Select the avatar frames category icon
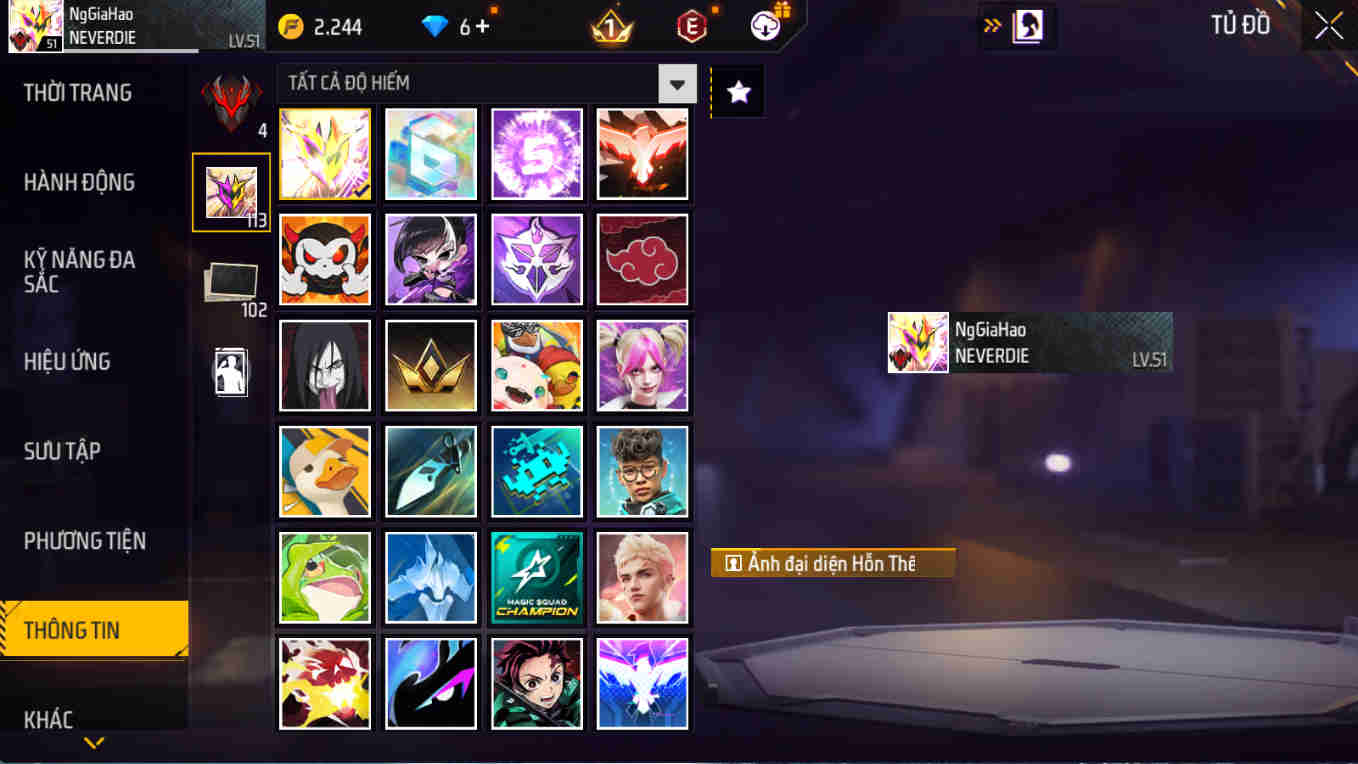This screenshot has width=1358, height=764. click(231, 190)
